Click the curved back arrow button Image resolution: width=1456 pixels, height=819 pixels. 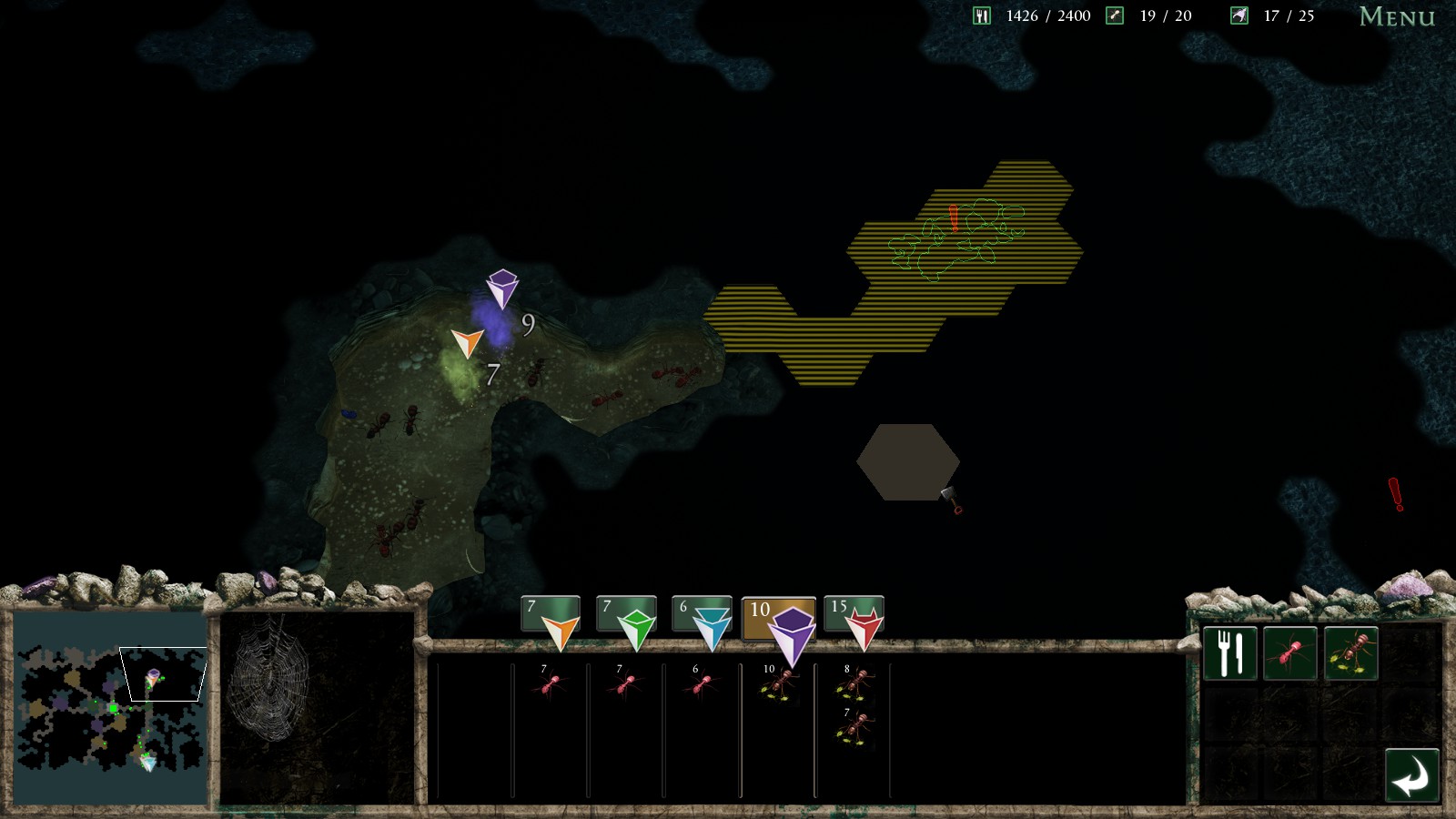pos(1411,776)
